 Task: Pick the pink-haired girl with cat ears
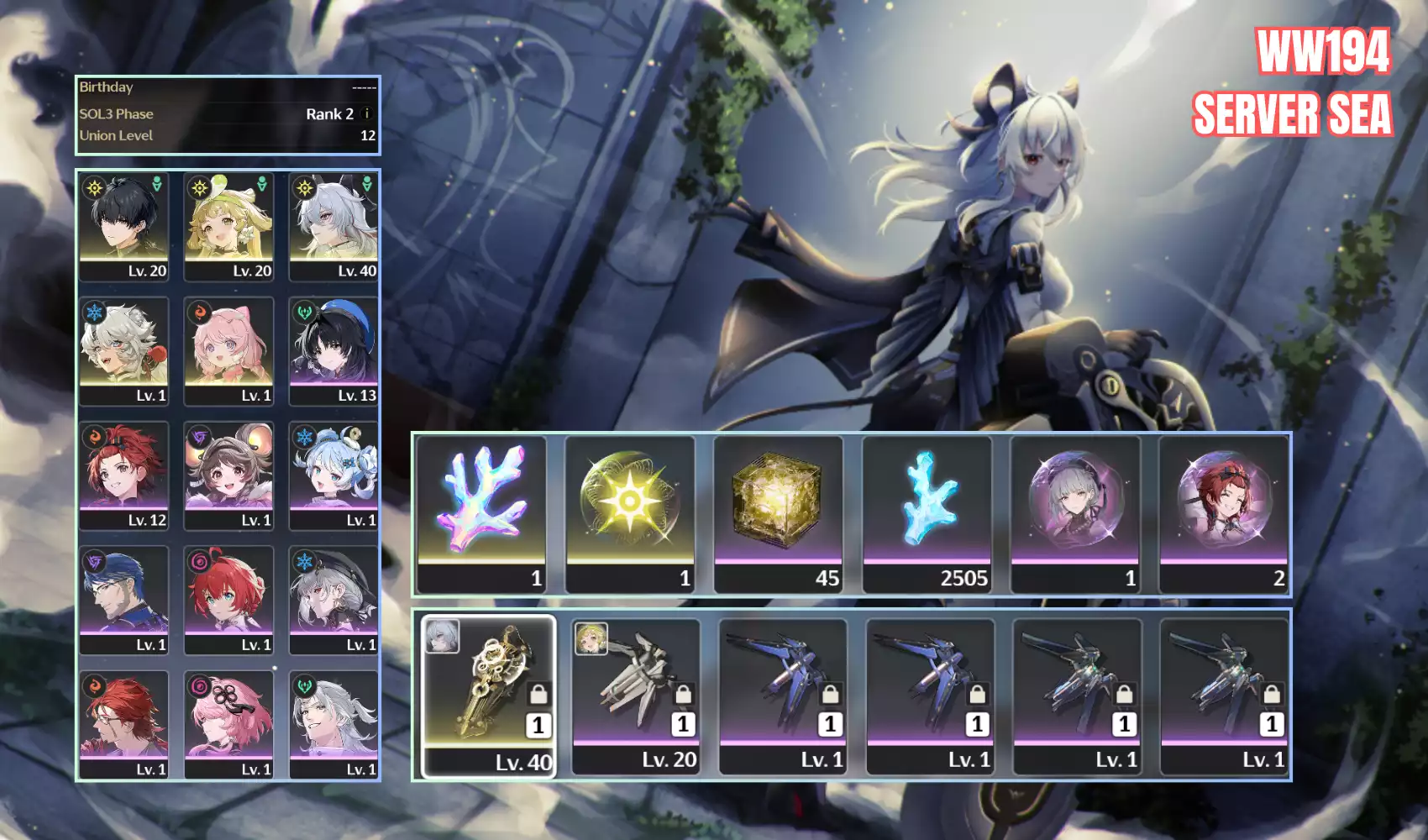(228, 350)
